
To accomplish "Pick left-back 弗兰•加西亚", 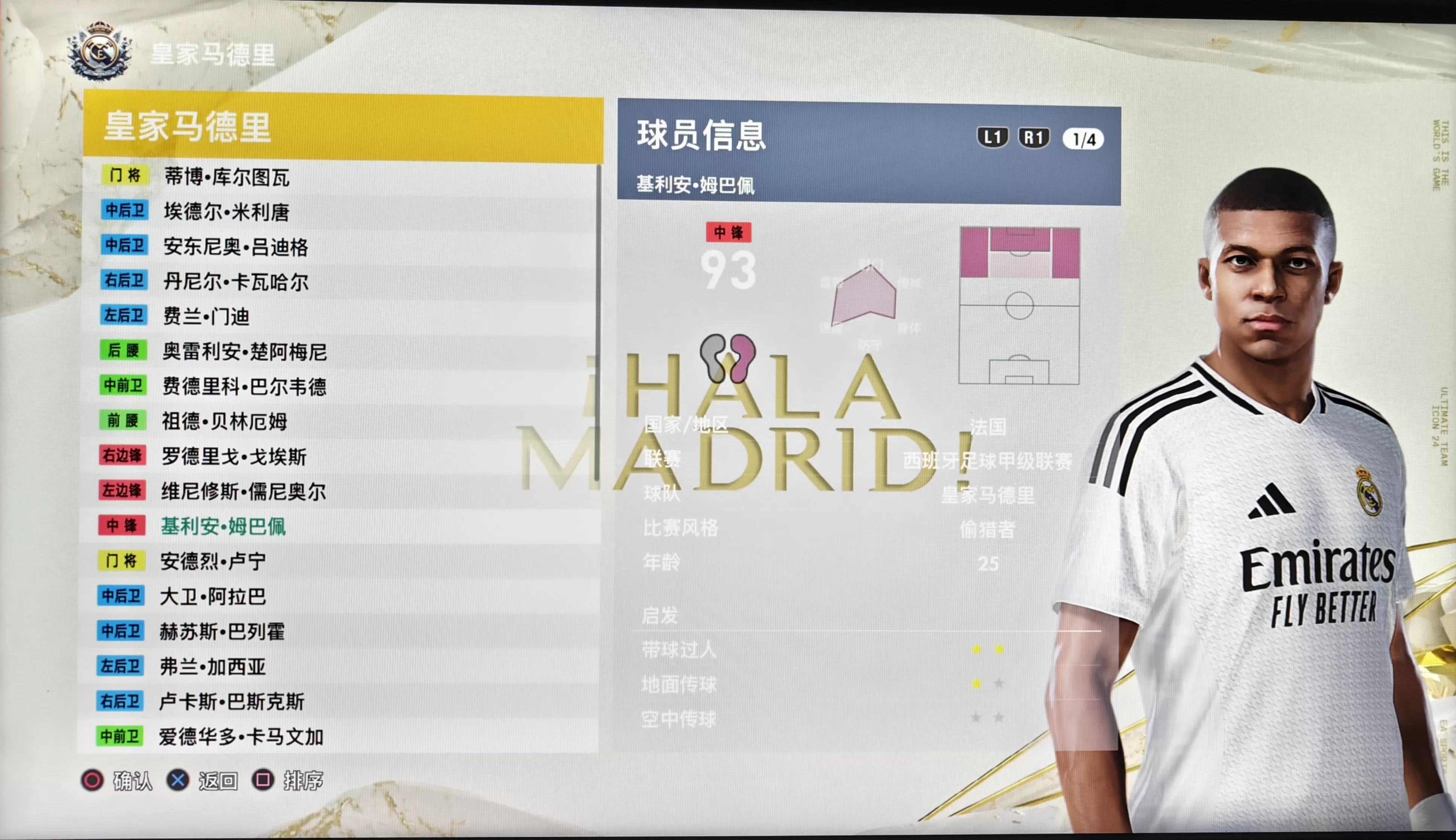I will 212,667.
